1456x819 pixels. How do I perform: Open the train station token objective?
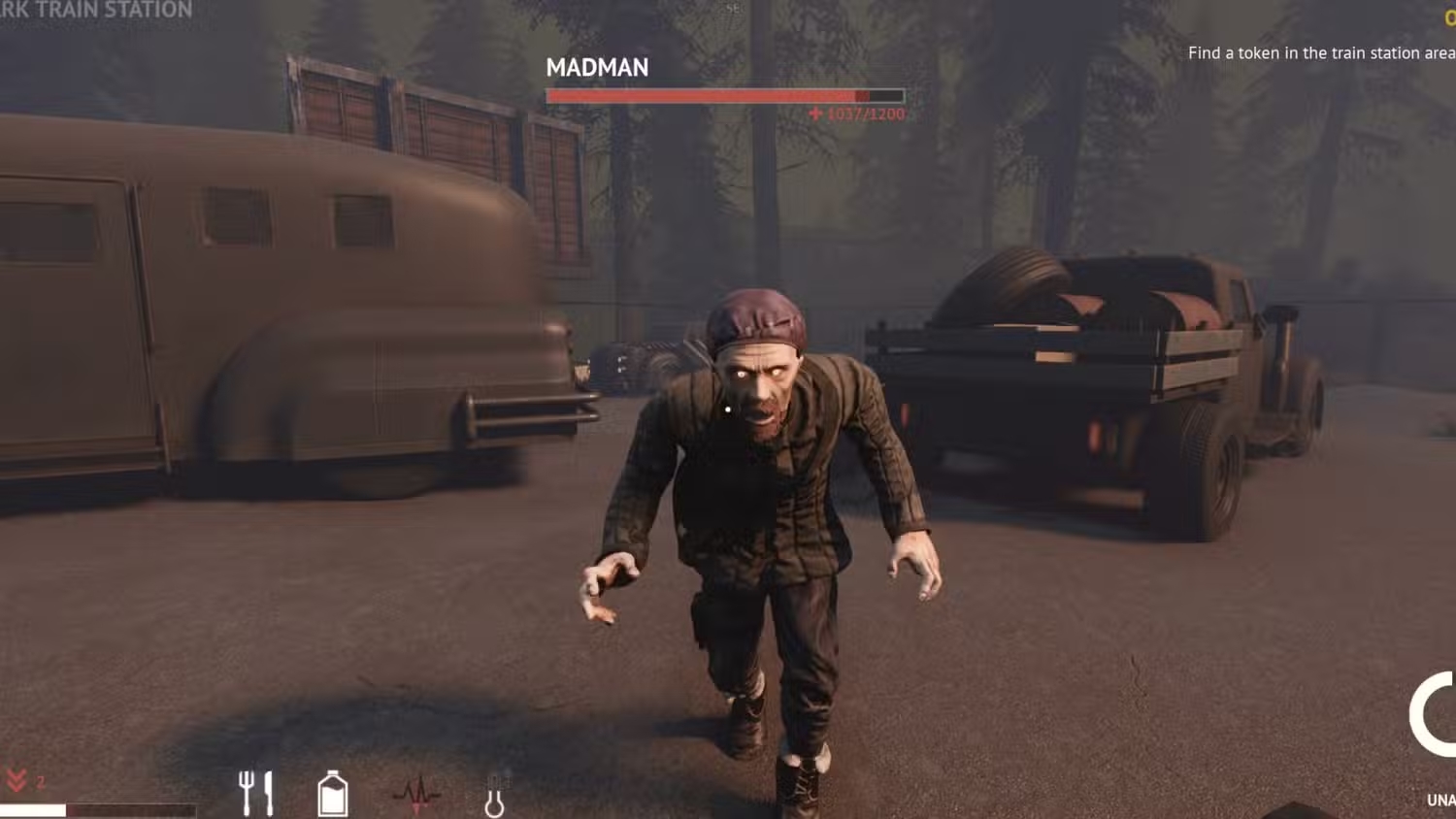point(1320,53)
